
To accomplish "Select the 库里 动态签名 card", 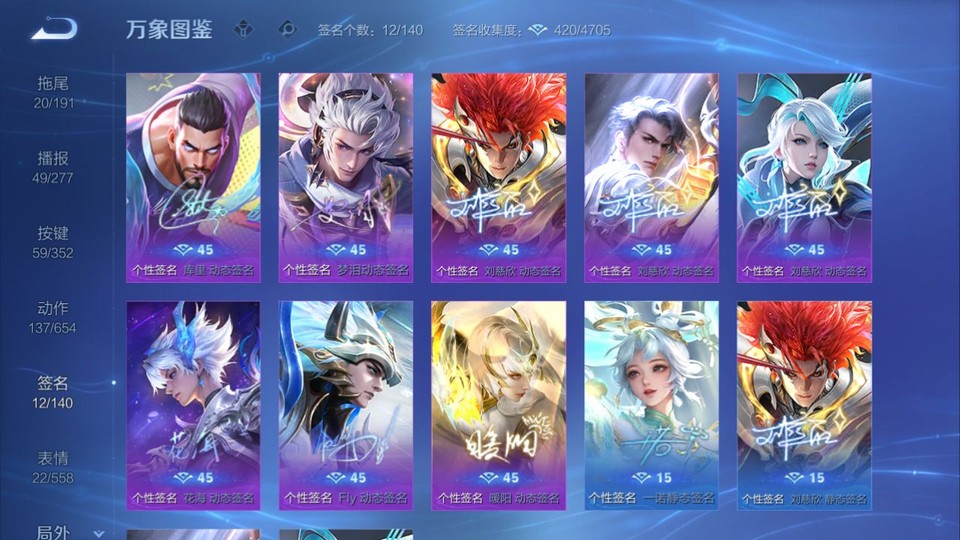I will point(193,177).
